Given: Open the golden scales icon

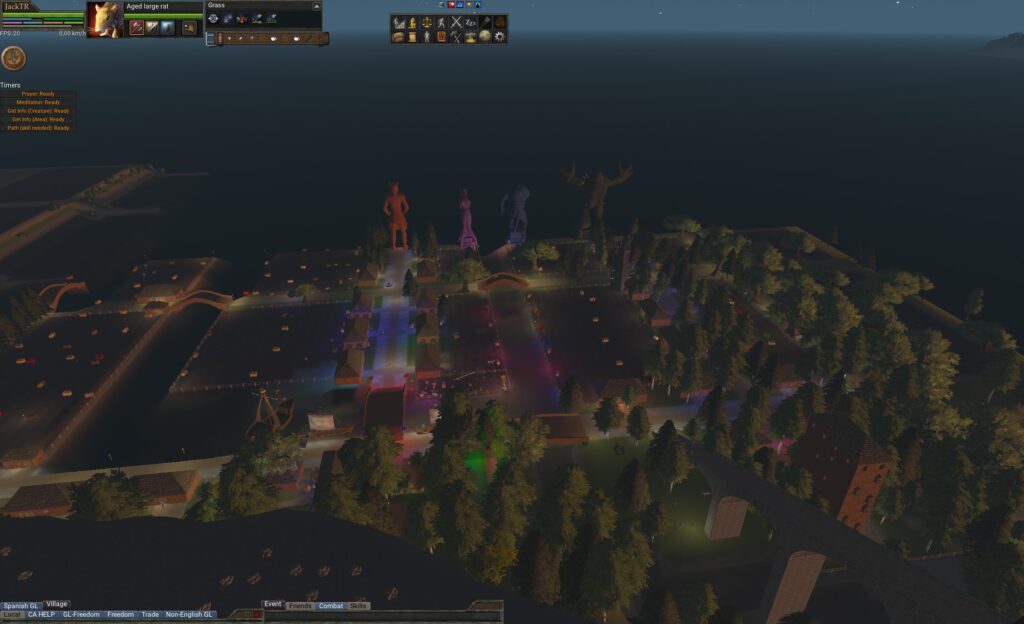Looking at the screenshot, I should [x=426, y=22].
